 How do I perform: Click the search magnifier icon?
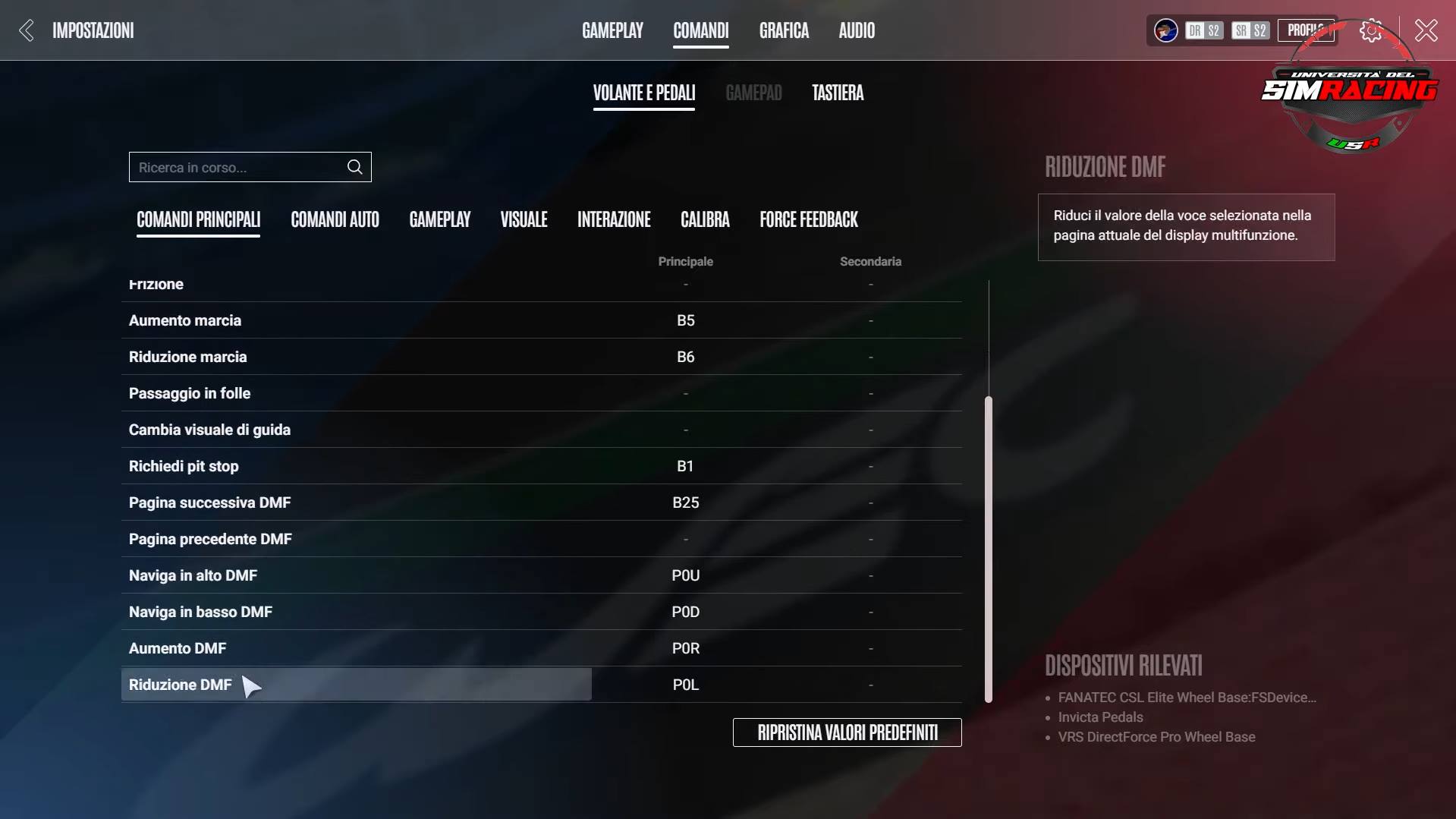pos(354,167)
